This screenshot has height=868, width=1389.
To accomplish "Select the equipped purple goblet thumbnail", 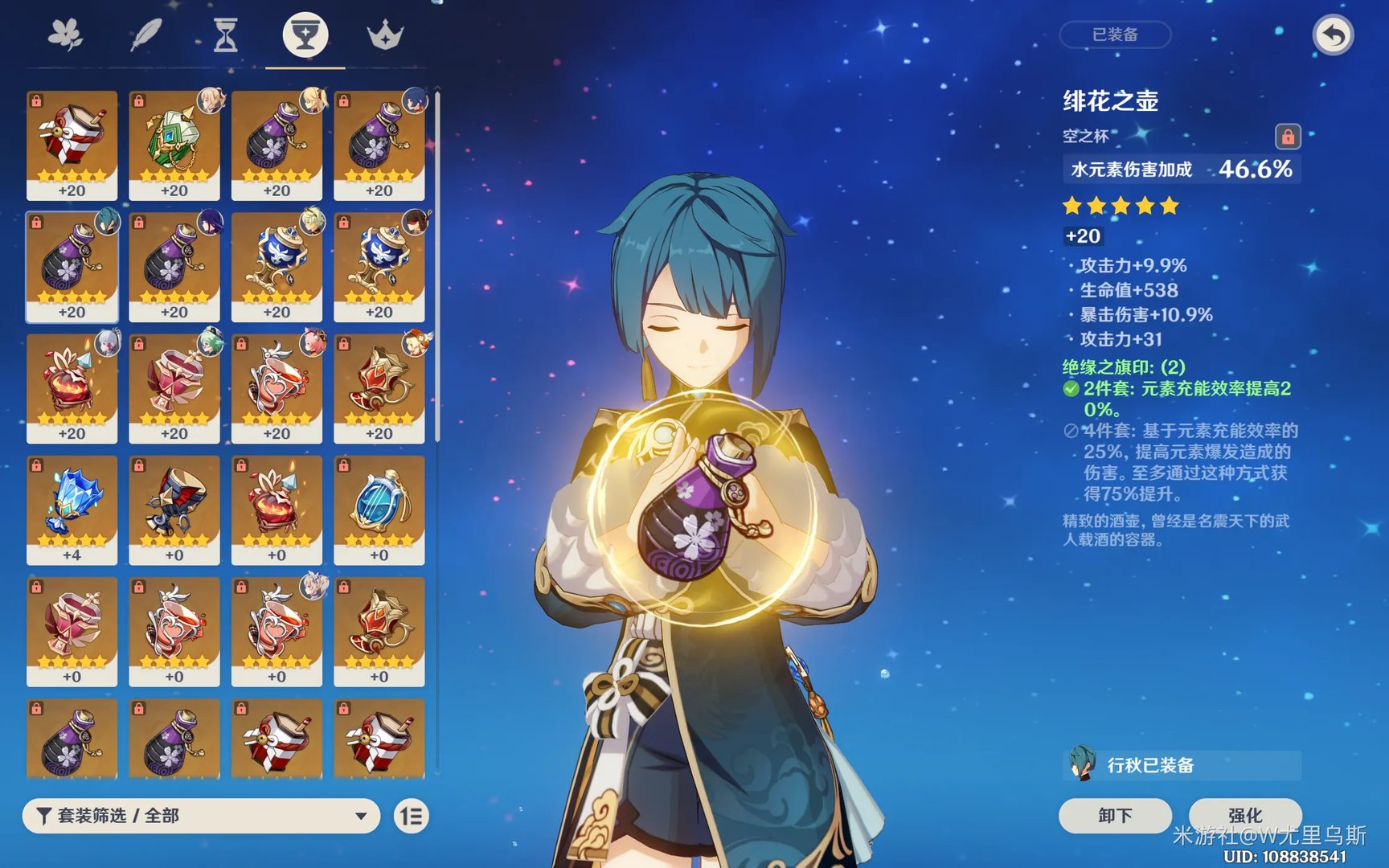I will coord(72,265).
